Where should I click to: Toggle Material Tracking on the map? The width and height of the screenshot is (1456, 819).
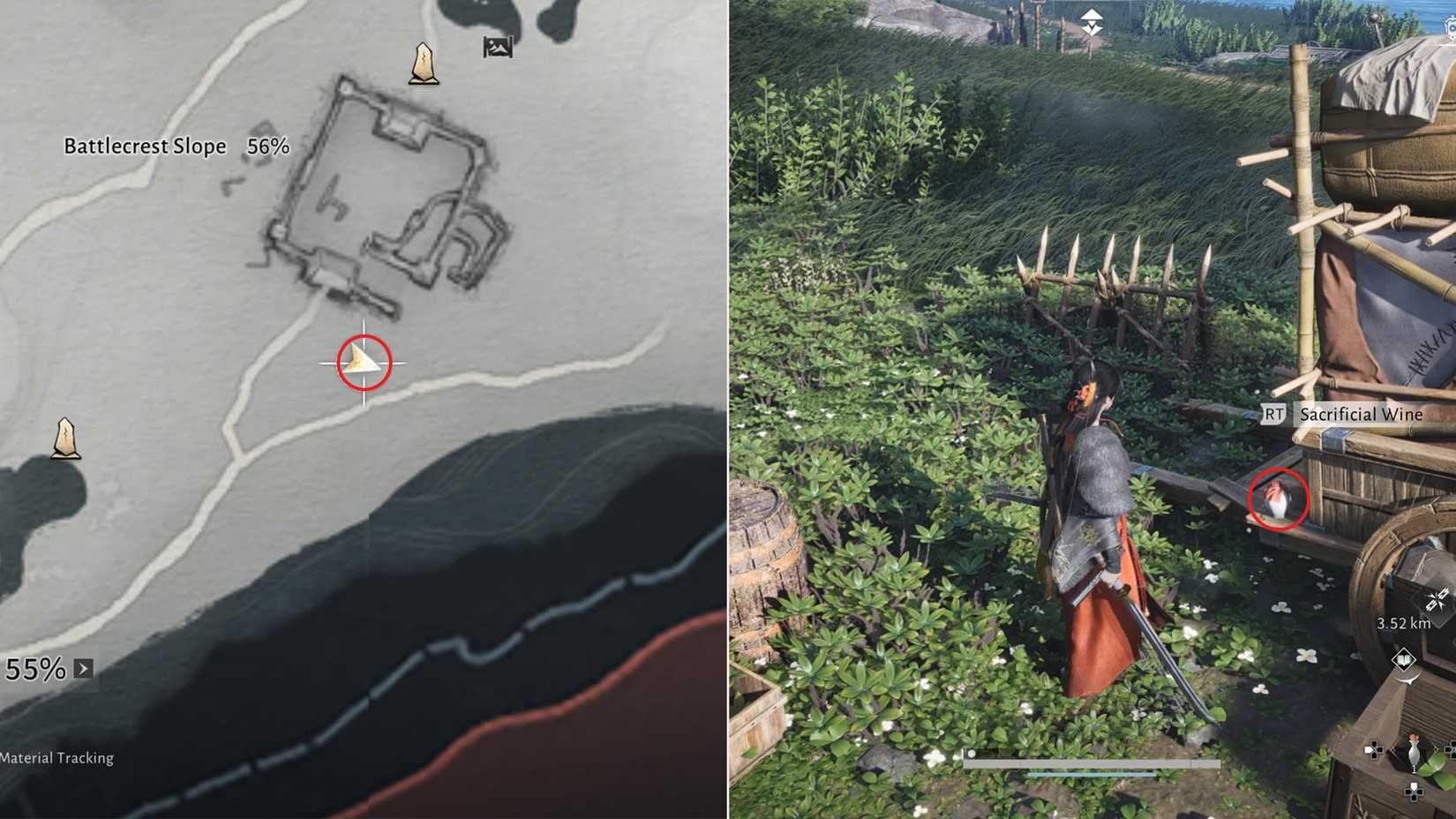pos(56,757)
